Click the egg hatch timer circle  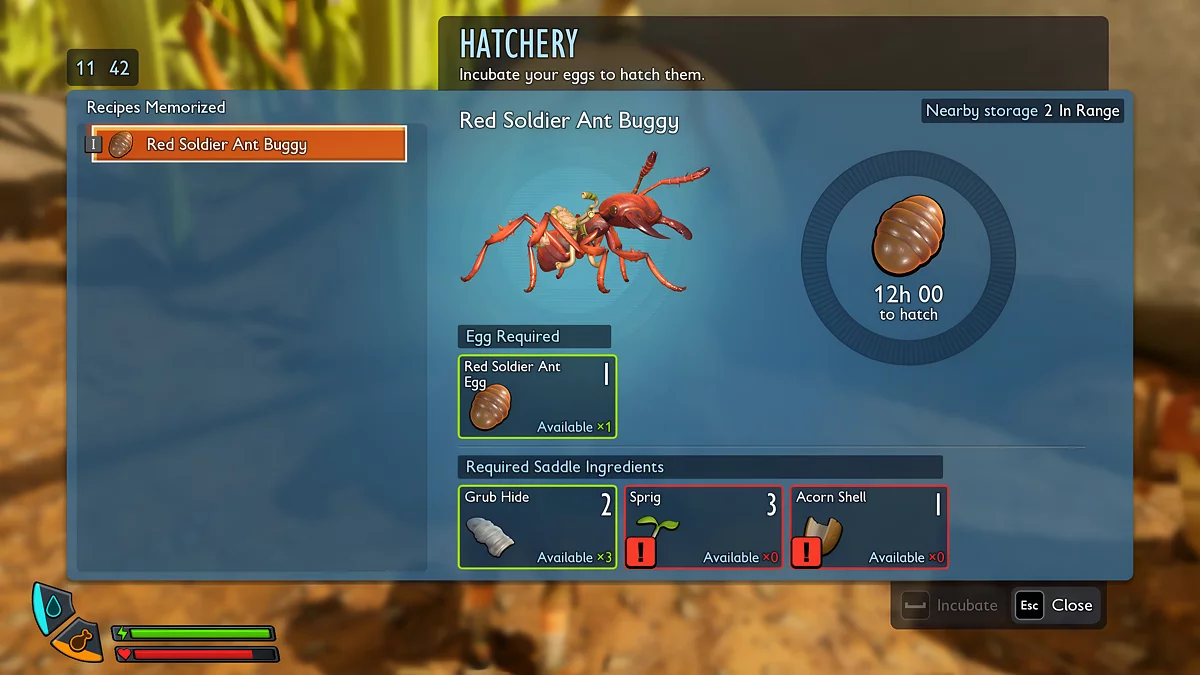click(x=908, y=258)
